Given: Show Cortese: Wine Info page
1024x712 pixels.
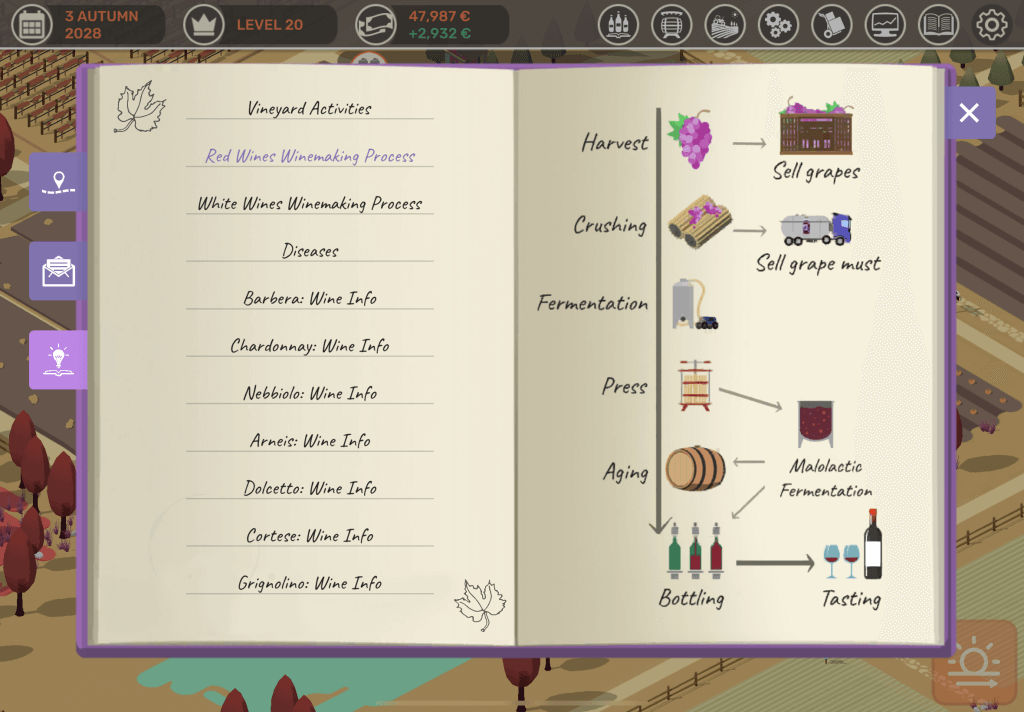Looking at the screenshot, I should [309, 536].
